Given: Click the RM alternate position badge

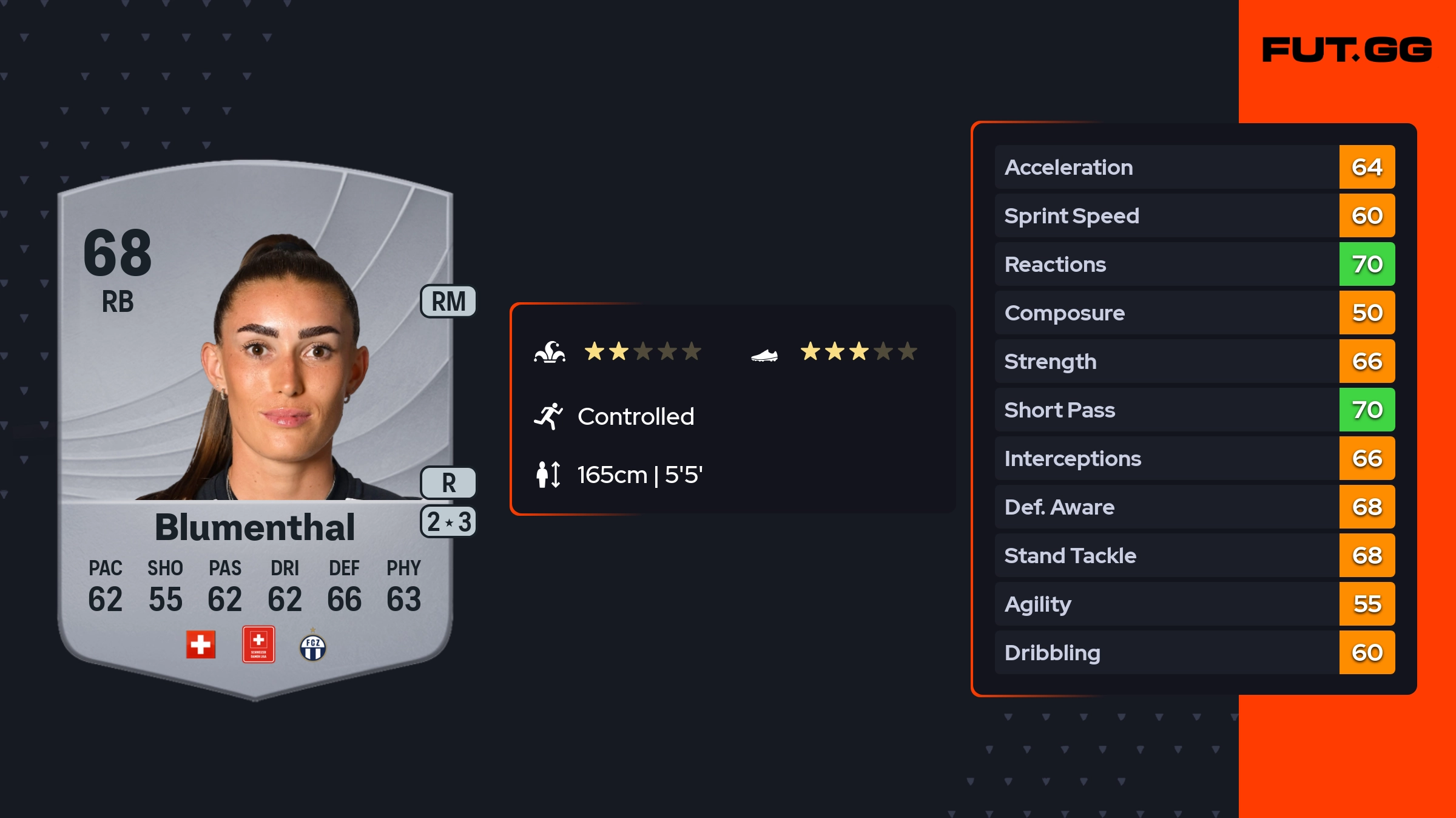Looking at the screenshot, I should 448,302.
